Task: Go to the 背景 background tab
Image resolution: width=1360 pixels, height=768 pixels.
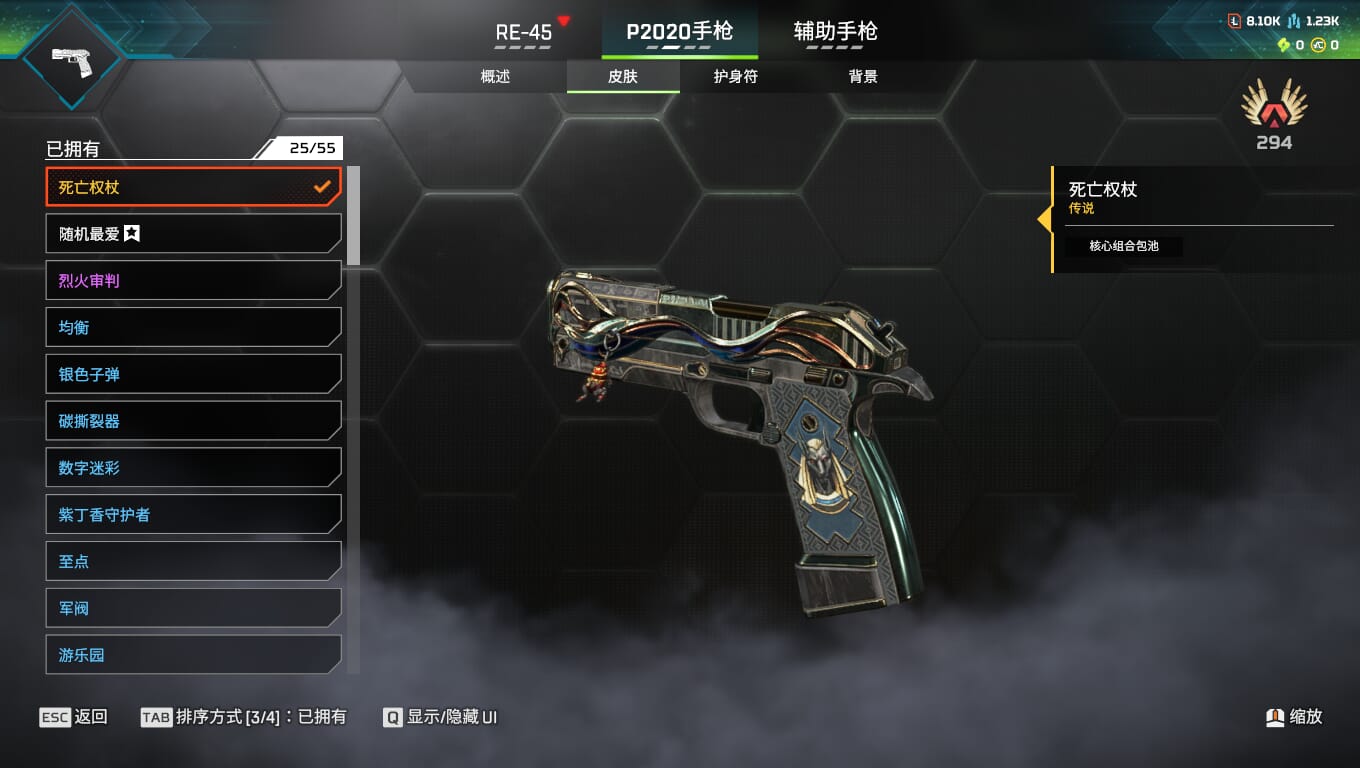Action: coord(862,77)
